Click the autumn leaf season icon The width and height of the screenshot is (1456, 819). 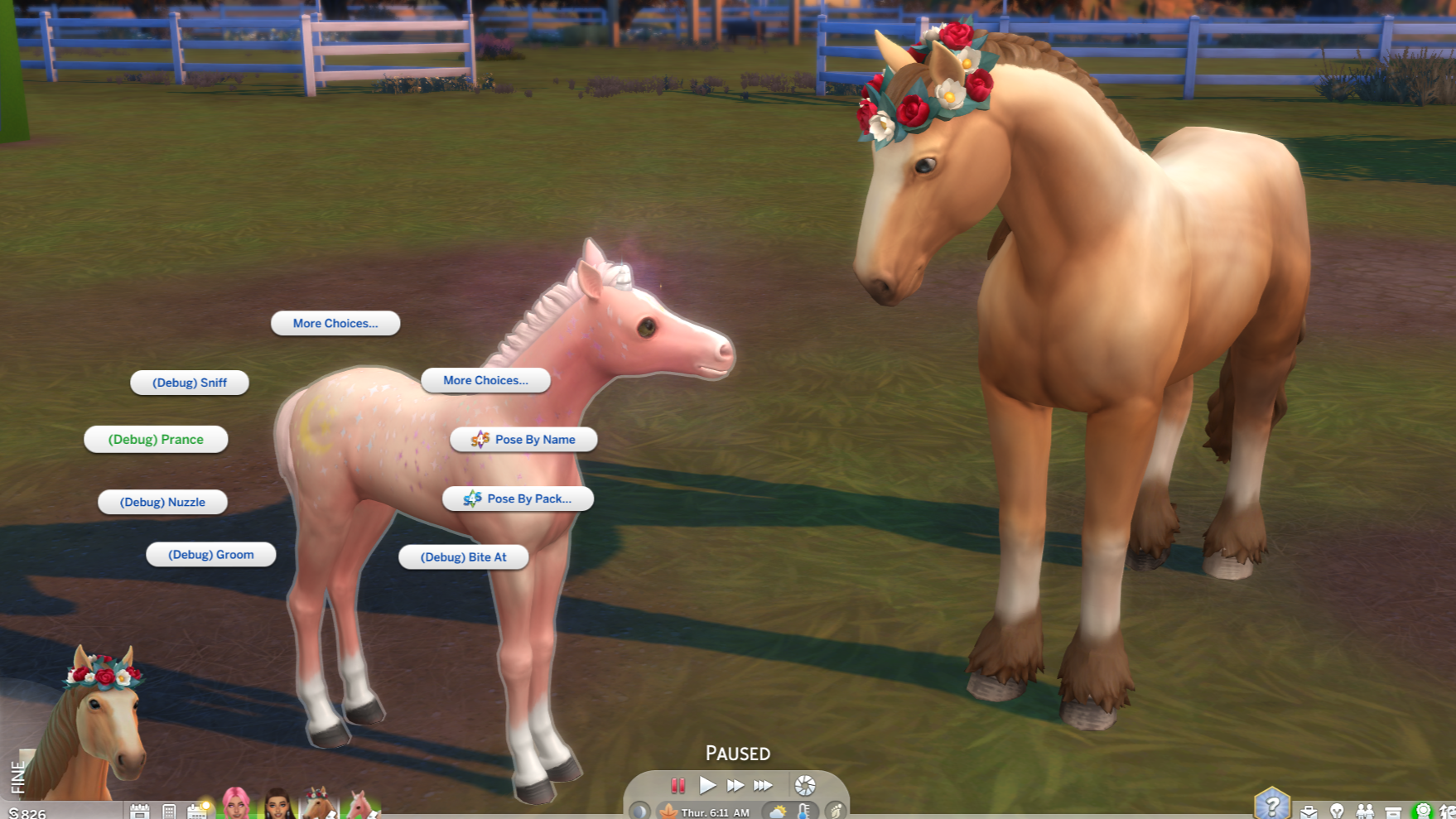668,812
